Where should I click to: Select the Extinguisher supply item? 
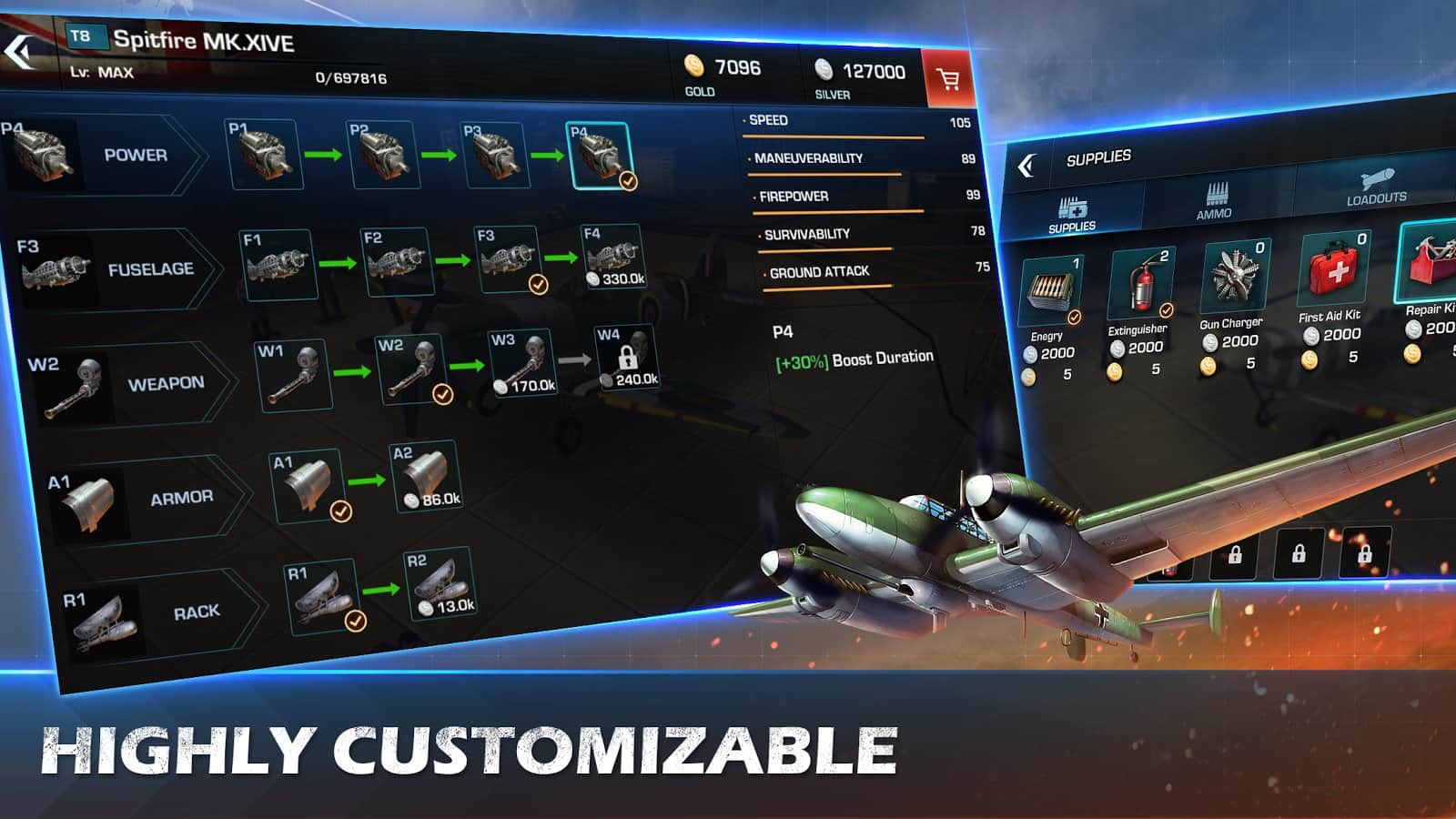click(x=1141, y=285)
